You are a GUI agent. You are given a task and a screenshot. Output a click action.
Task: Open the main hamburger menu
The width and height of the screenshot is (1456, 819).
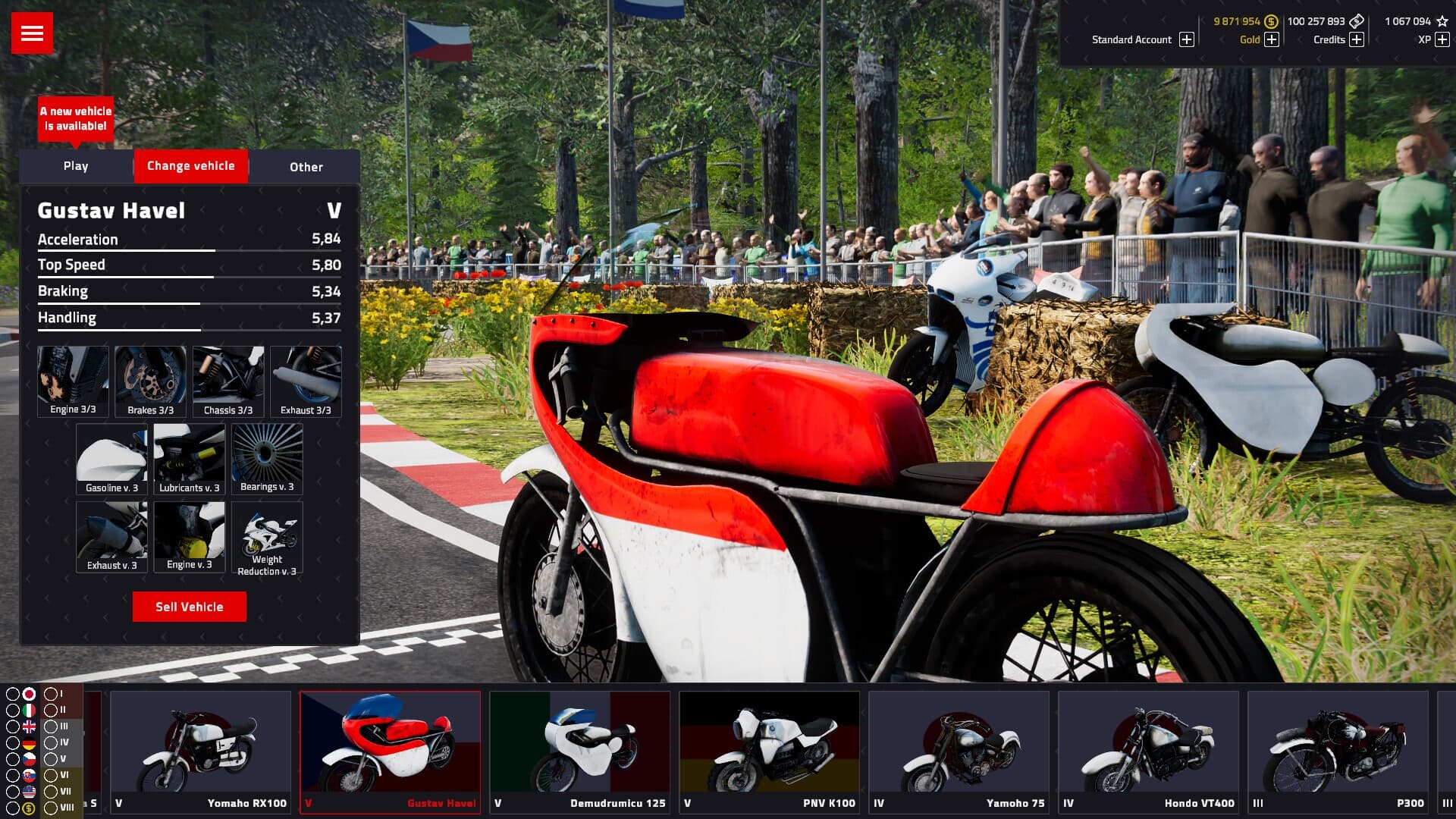[32, 33]
